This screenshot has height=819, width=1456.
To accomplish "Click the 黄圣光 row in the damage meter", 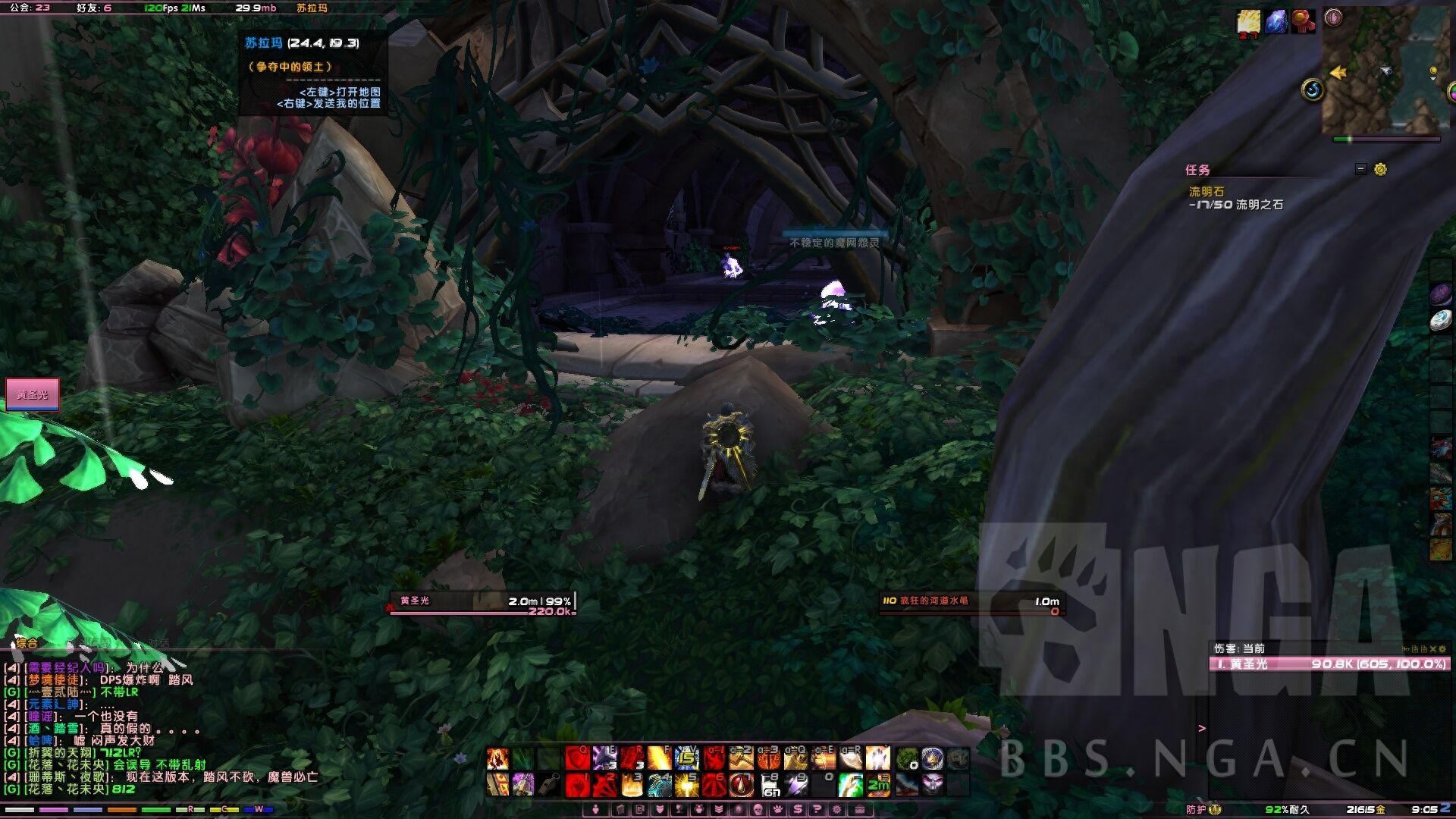I will coord(1329,664).
